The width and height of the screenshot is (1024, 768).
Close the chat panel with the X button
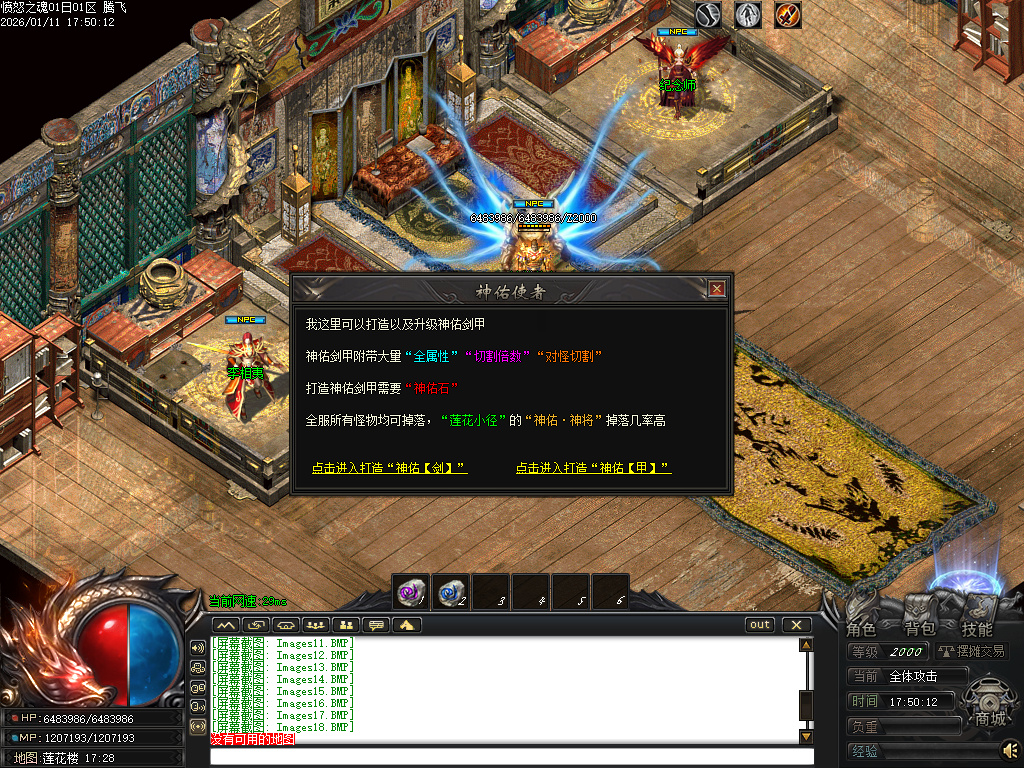[x=796, y=625]
